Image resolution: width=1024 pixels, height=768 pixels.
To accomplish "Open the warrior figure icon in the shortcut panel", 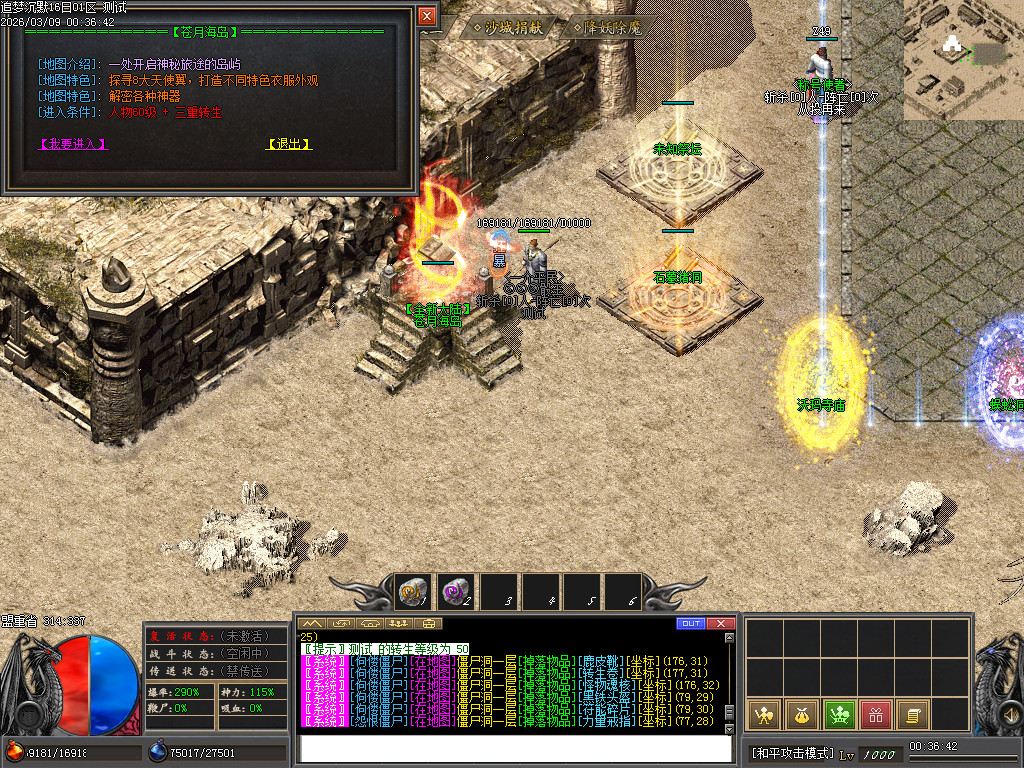I will pyautogui.click(x=763, y=714).
